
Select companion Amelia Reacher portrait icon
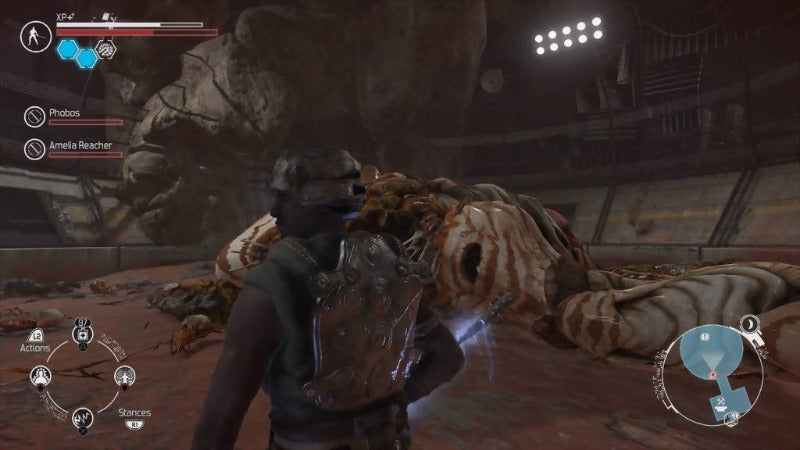pos(34,149)
